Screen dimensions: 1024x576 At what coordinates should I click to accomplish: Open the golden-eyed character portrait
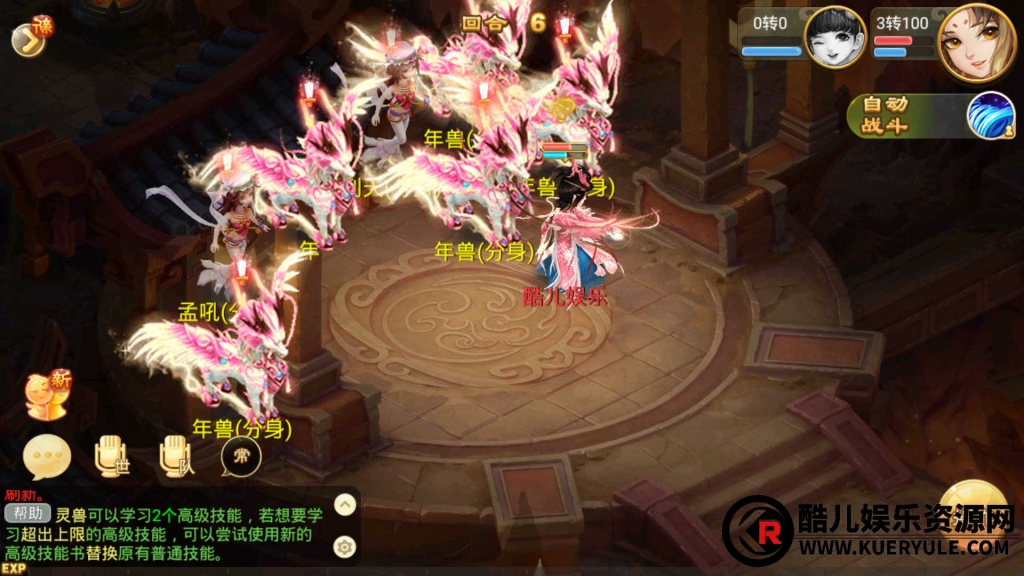point(976,43)
